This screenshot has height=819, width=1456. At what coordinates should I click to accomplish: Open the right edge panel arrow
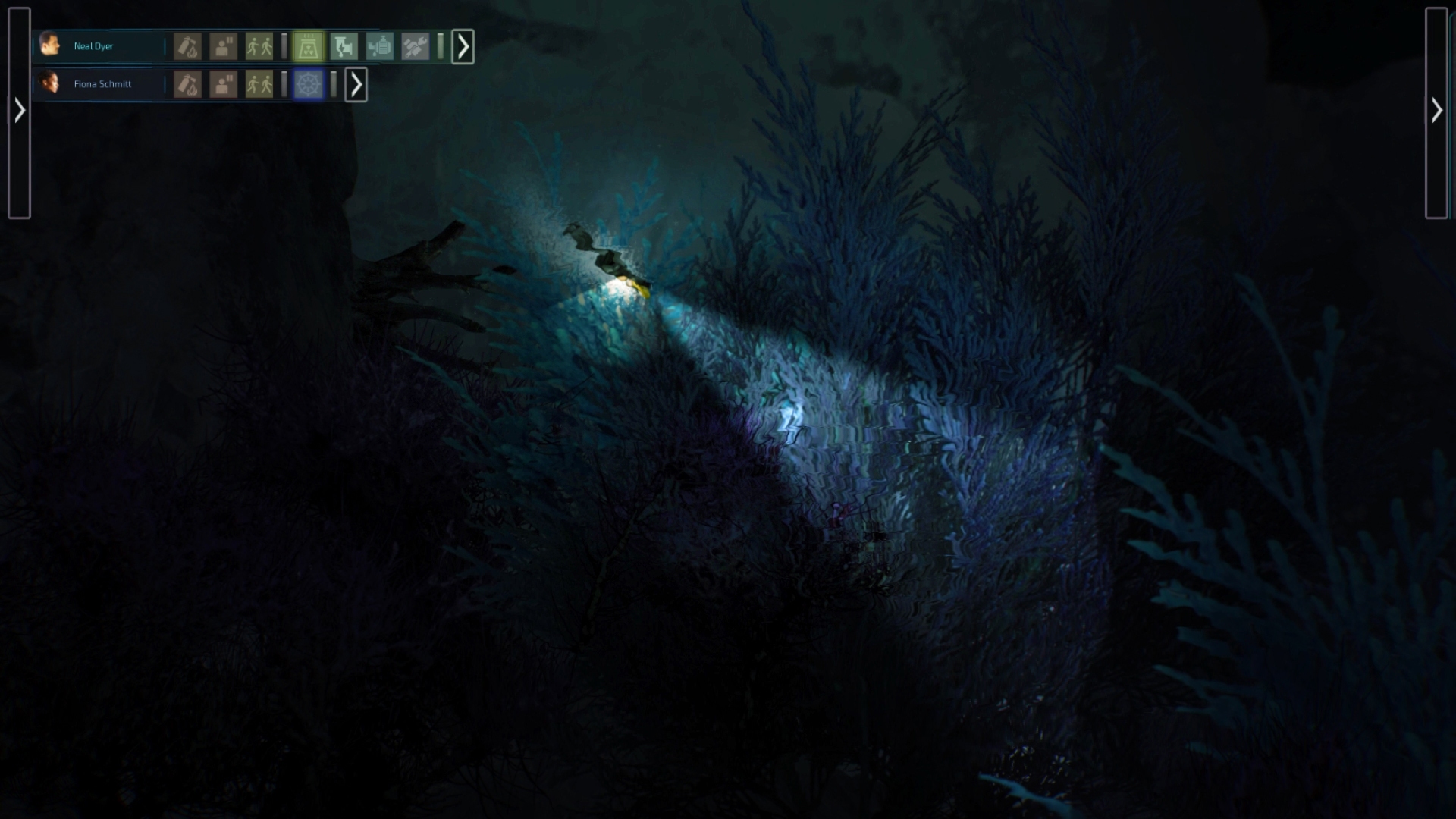[1438, 111]
